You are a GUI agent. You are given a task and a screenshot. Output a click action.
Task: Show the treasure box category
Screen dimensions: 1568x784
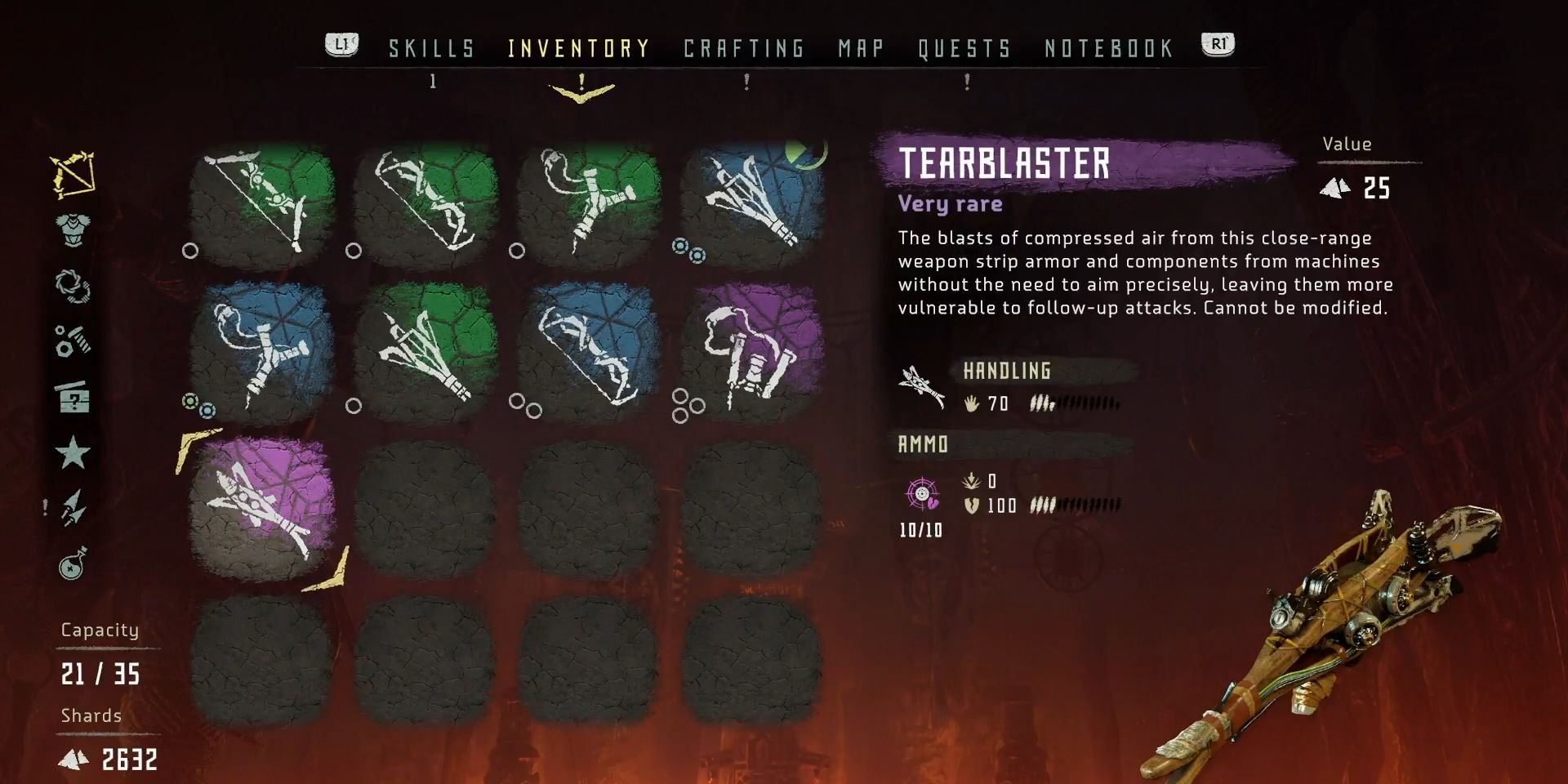(73, 398)
